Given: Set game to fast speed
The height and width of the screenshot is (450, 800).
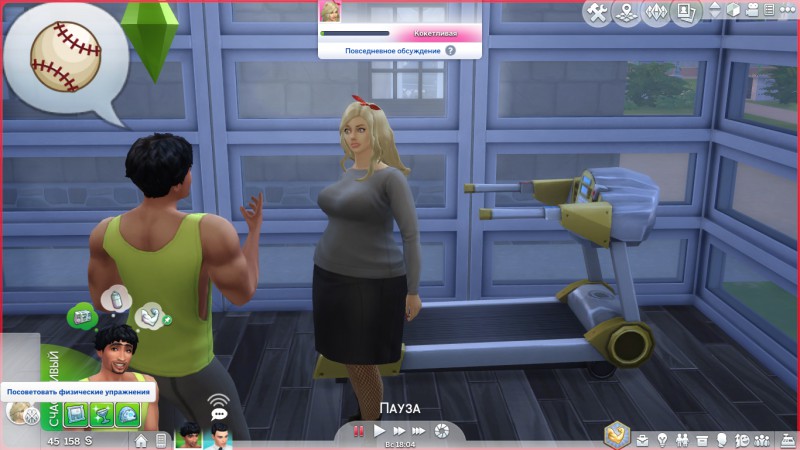Looking at the screenshot, I should pyautogui.click(x=398, y=431).
